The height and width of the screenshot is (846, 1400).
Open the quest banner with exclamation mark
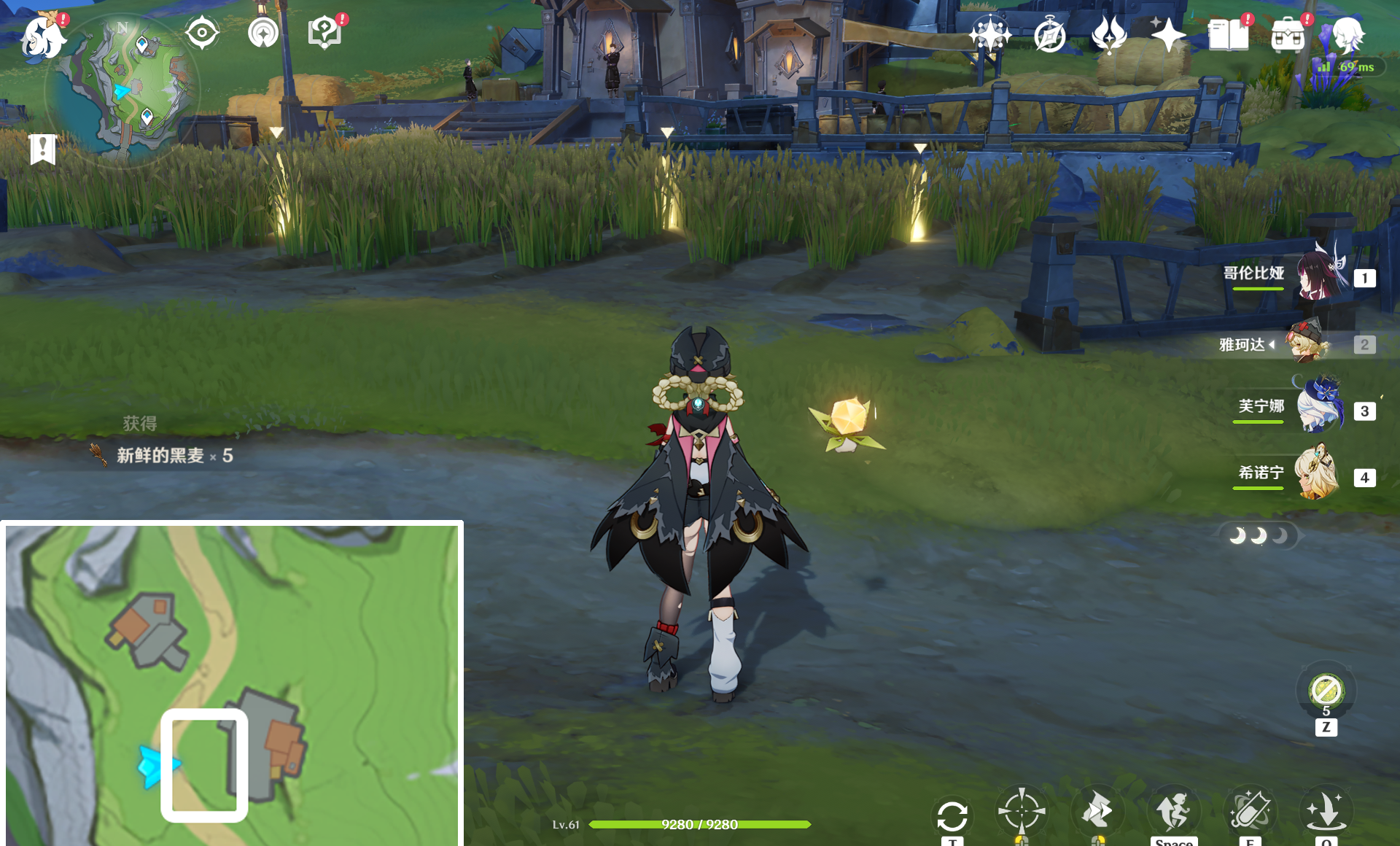[43, 149]
